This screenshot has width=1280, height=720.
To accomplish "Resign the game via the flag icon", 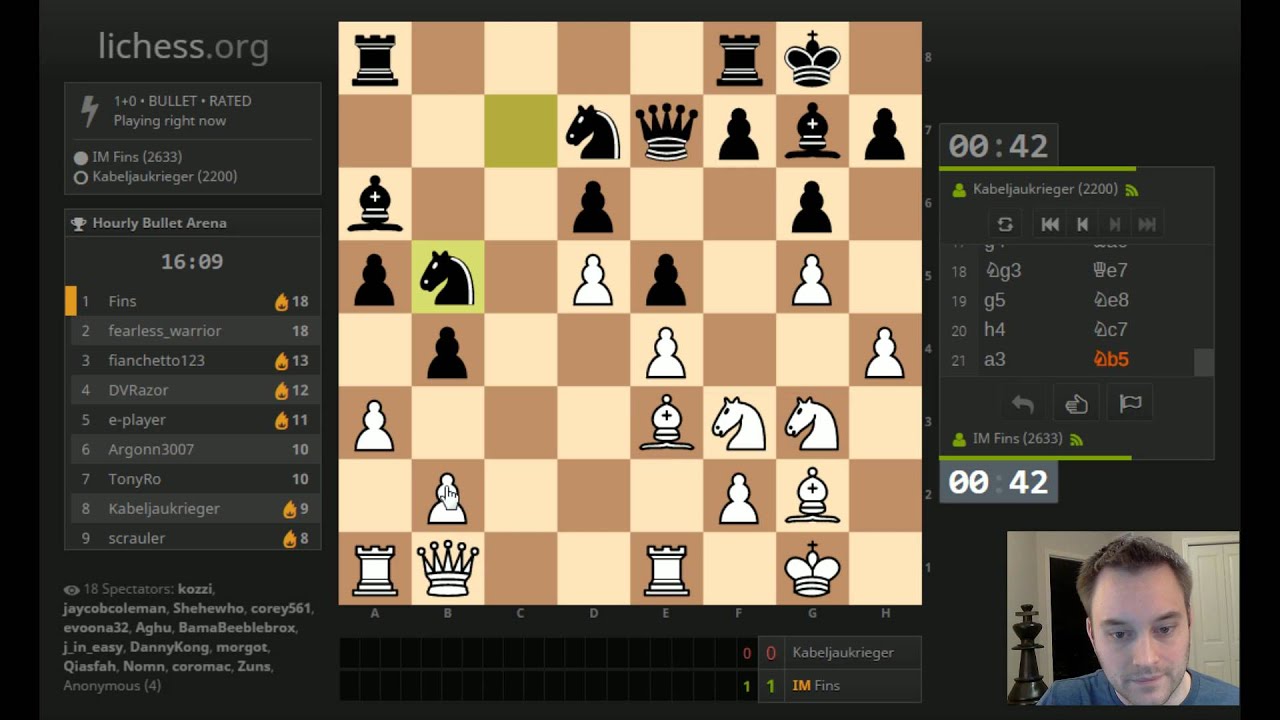I will coord(1130,402).
